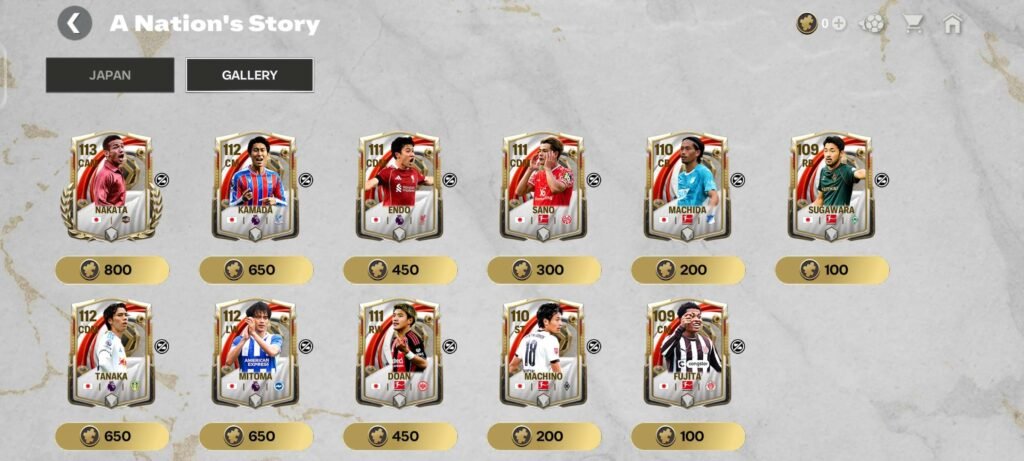Open the Gallery tab
This screenshot has width=1024, height=461.
click(x=250, y=75)
